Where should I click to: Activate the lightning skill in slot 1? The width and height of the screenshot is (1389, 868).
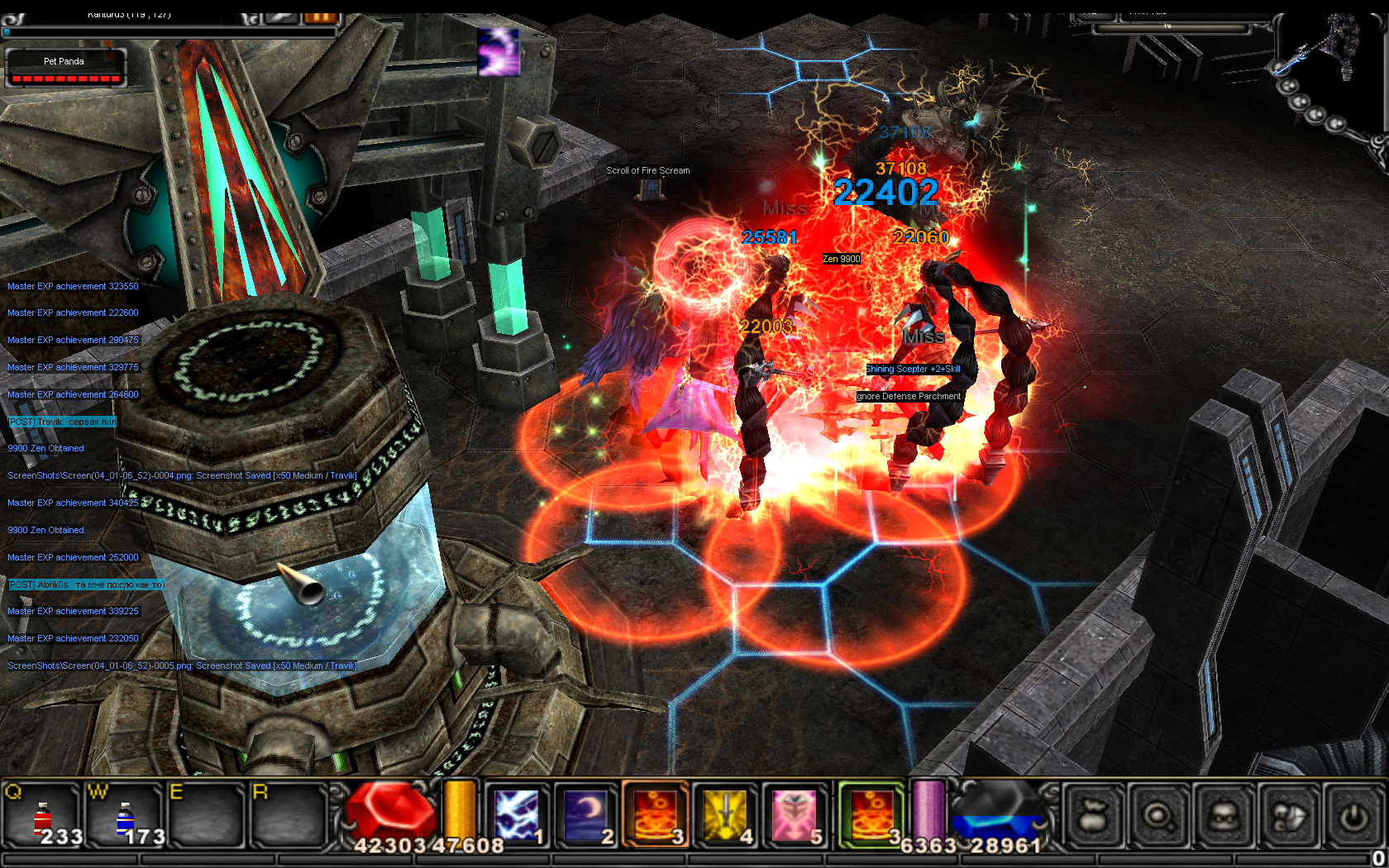coord(517,815)
